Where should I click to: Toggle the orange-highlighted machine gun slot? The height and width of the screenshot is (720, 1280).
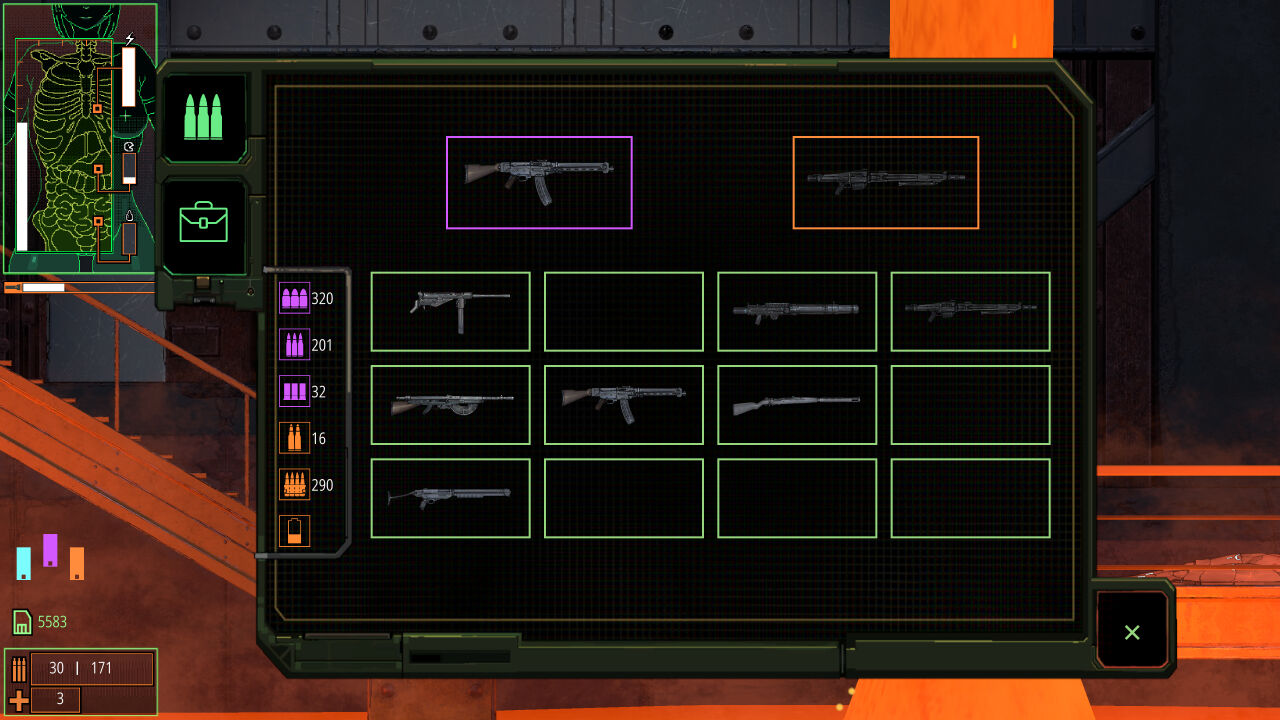coord(885,181)
